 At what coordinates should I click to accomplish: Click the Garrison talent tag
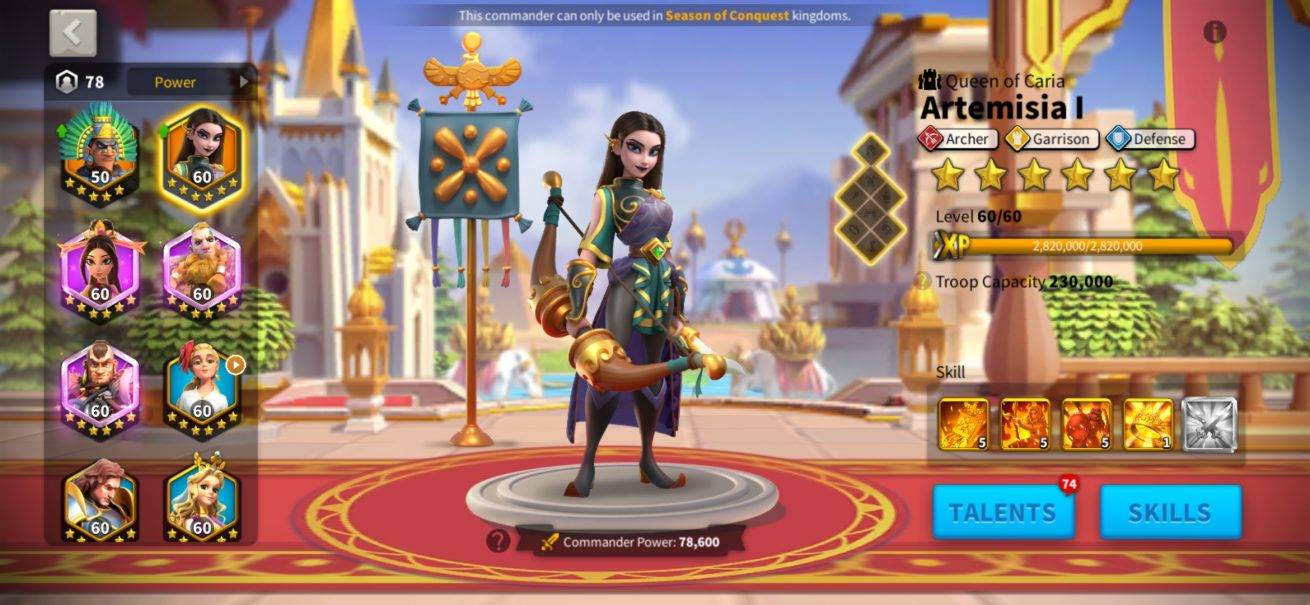(1051, 139)
